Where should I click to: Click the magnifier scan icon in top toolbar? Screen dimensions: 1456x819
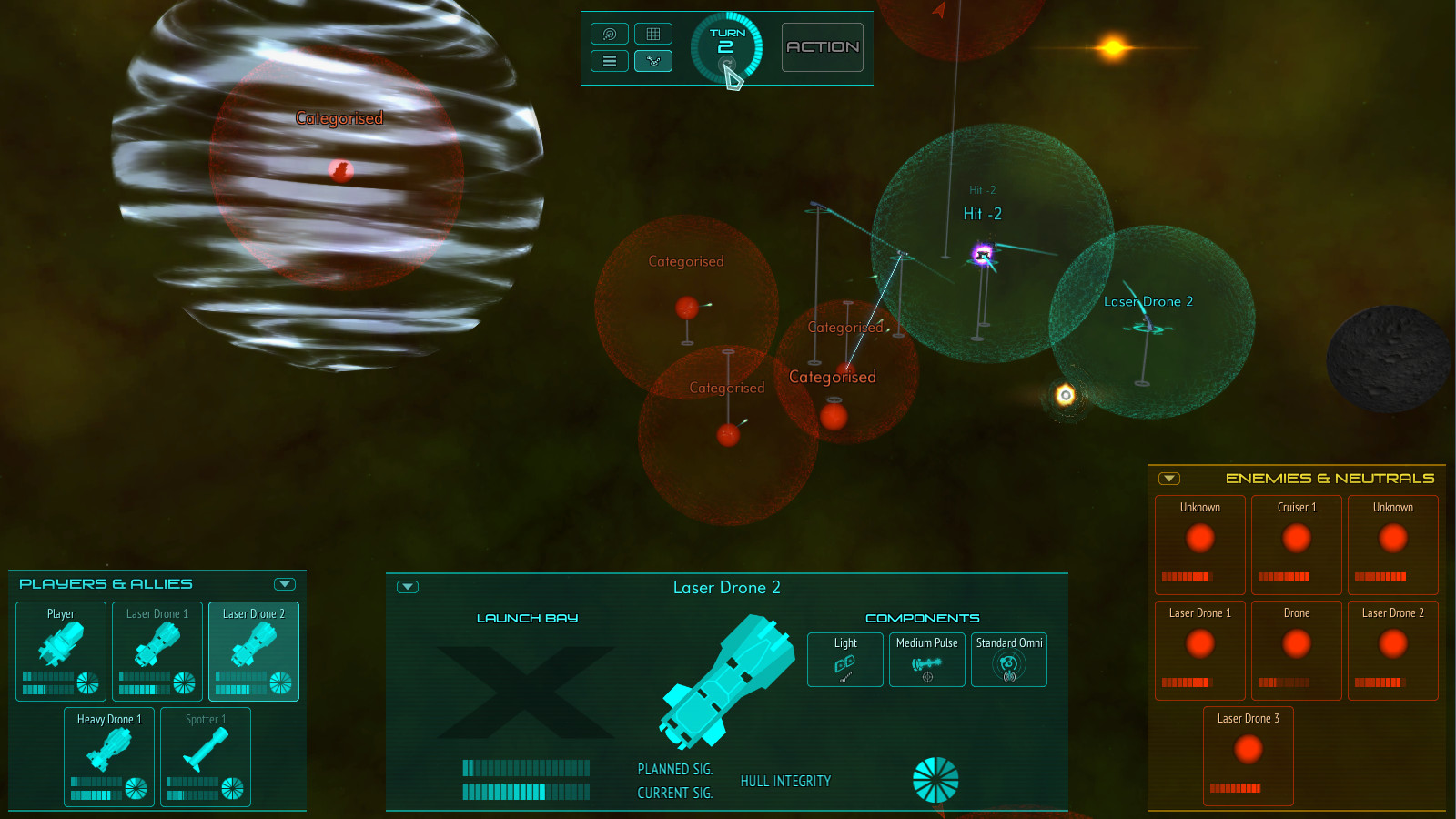tap(609, 33)
